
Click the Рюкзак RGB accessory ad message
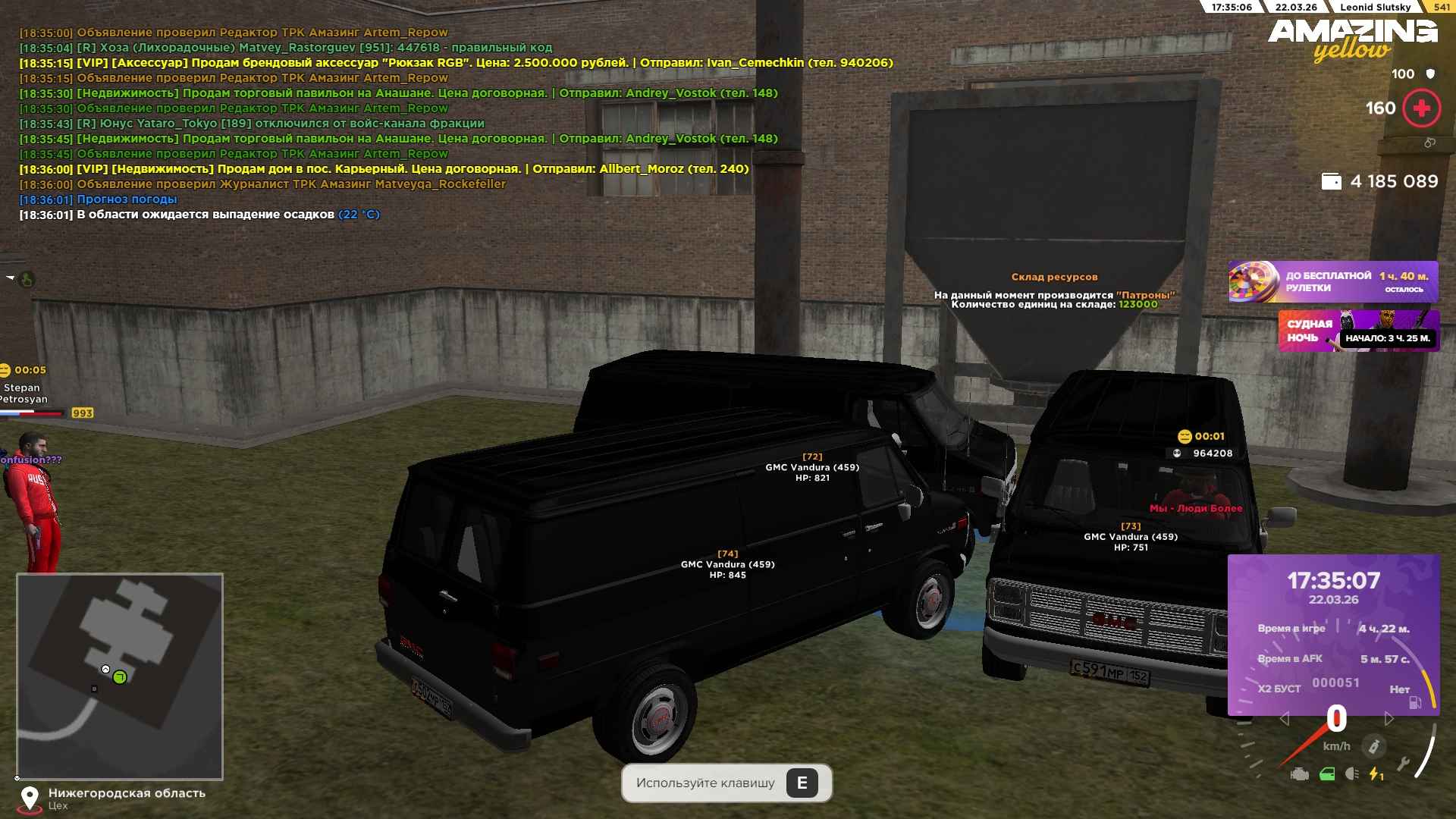click(x=455, y=63)
